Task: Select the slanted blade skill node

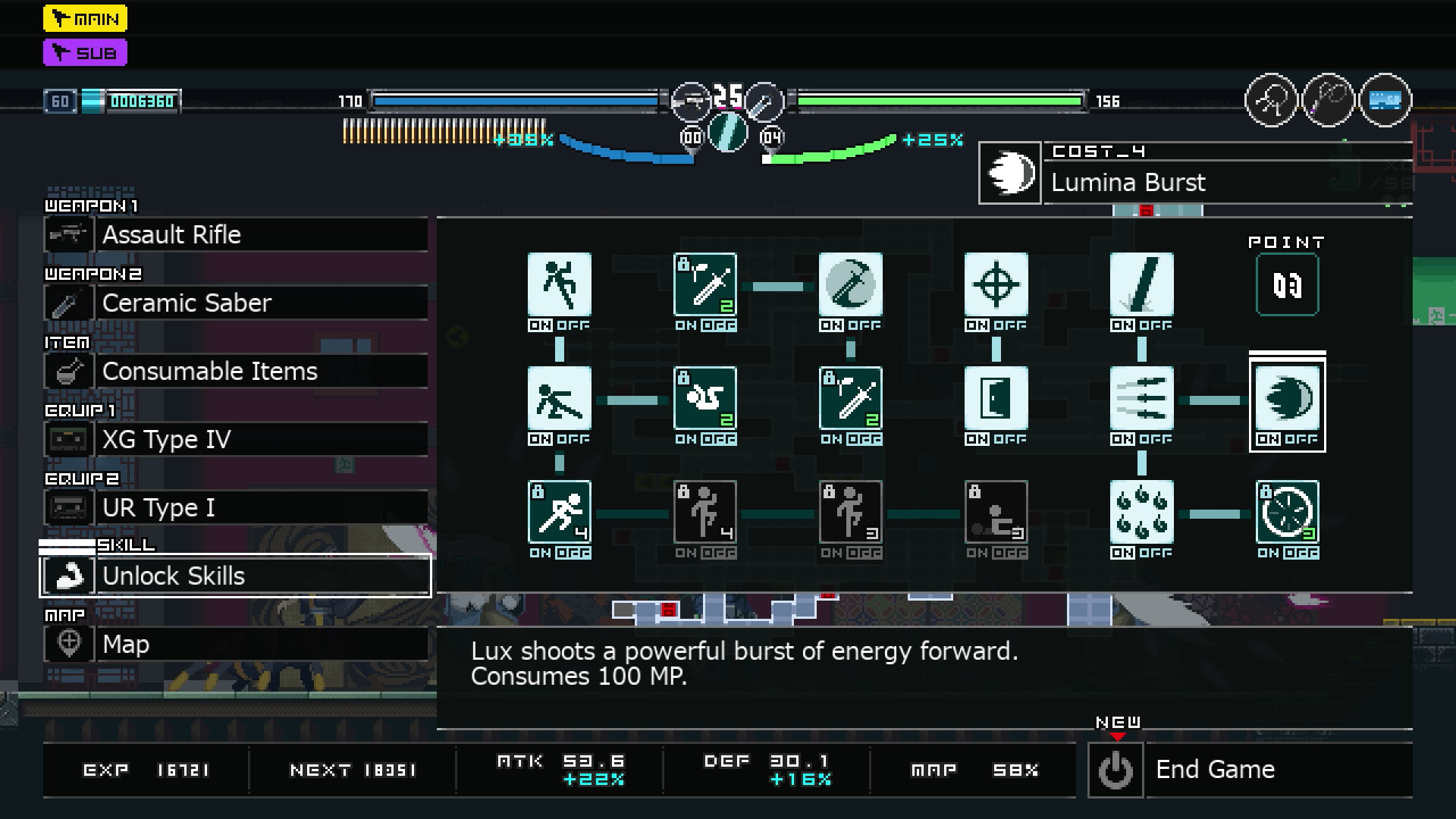Action: tap(1141, 285)
